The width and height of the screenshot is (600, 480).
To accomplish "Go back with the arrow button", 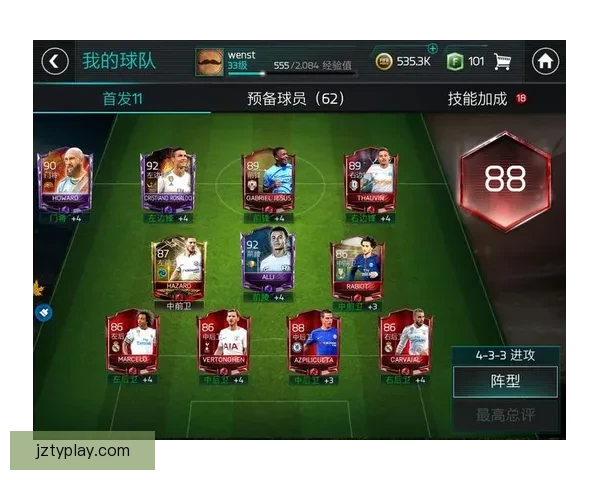I will point(55,61).
